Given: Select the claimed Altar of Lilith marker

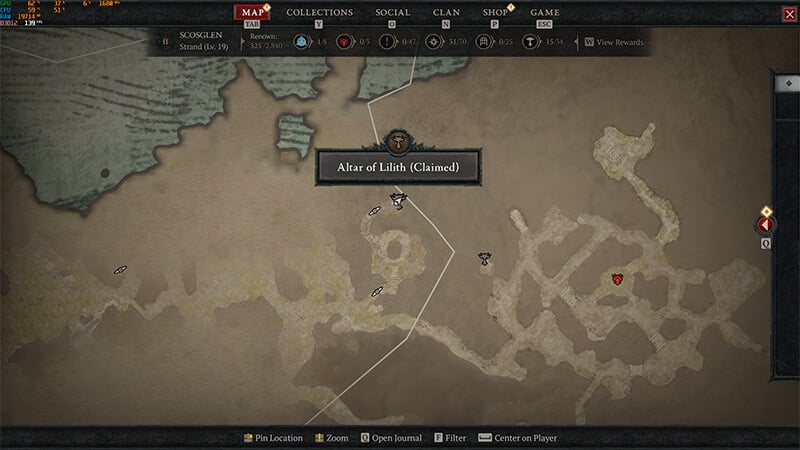Looking at the screenshot, I should 398,200.
